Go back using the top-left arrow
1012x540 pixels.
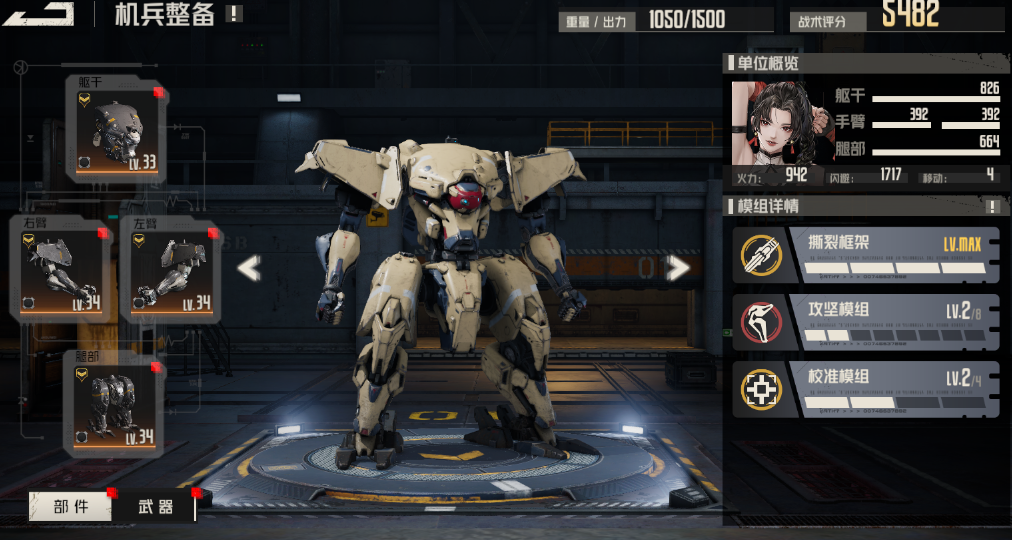40,13
